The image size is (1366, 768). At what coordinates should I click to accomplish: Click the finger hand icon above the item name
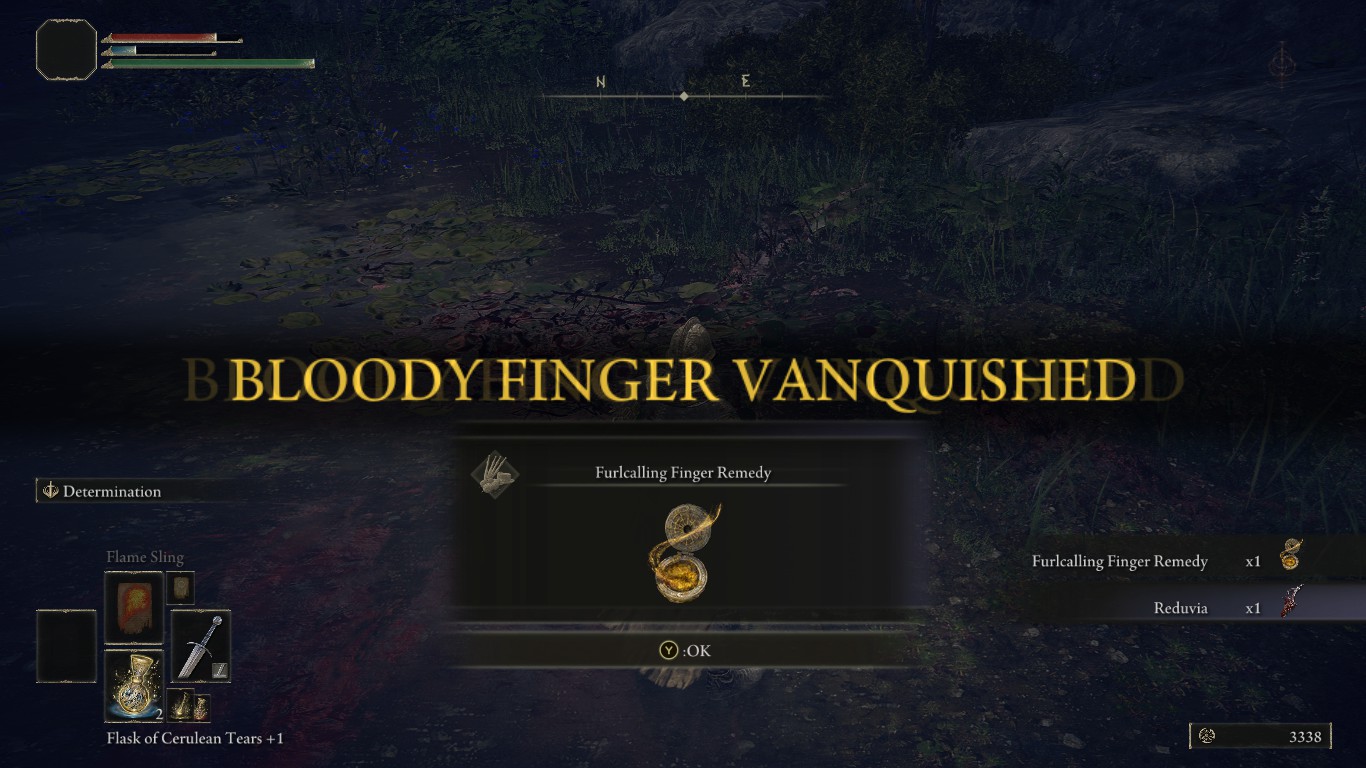click(x=495, y=474)
